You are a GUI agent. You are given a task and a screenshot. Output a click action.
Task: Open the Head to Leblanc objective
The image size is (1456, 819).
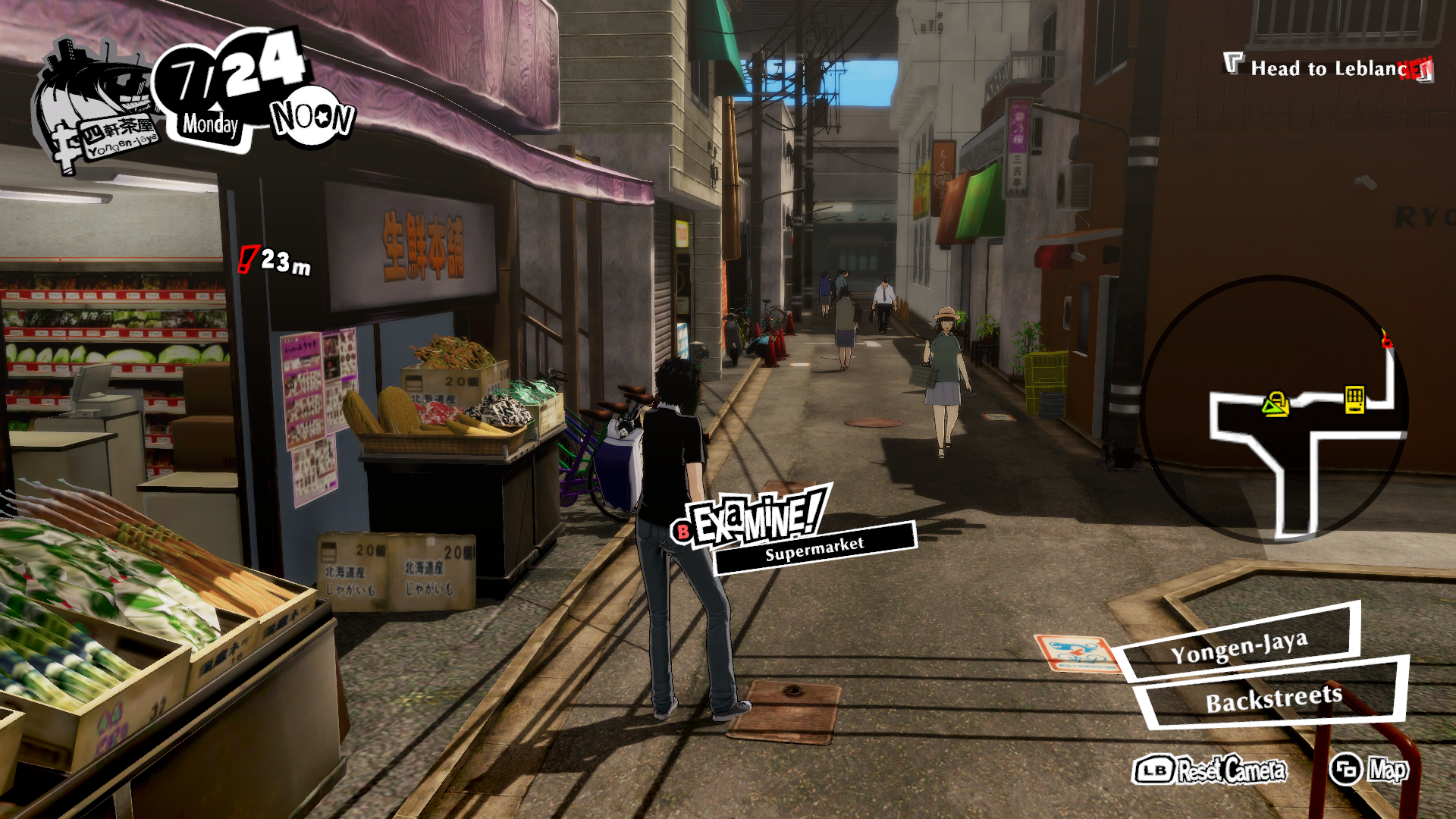click(x=1329, y=68)
